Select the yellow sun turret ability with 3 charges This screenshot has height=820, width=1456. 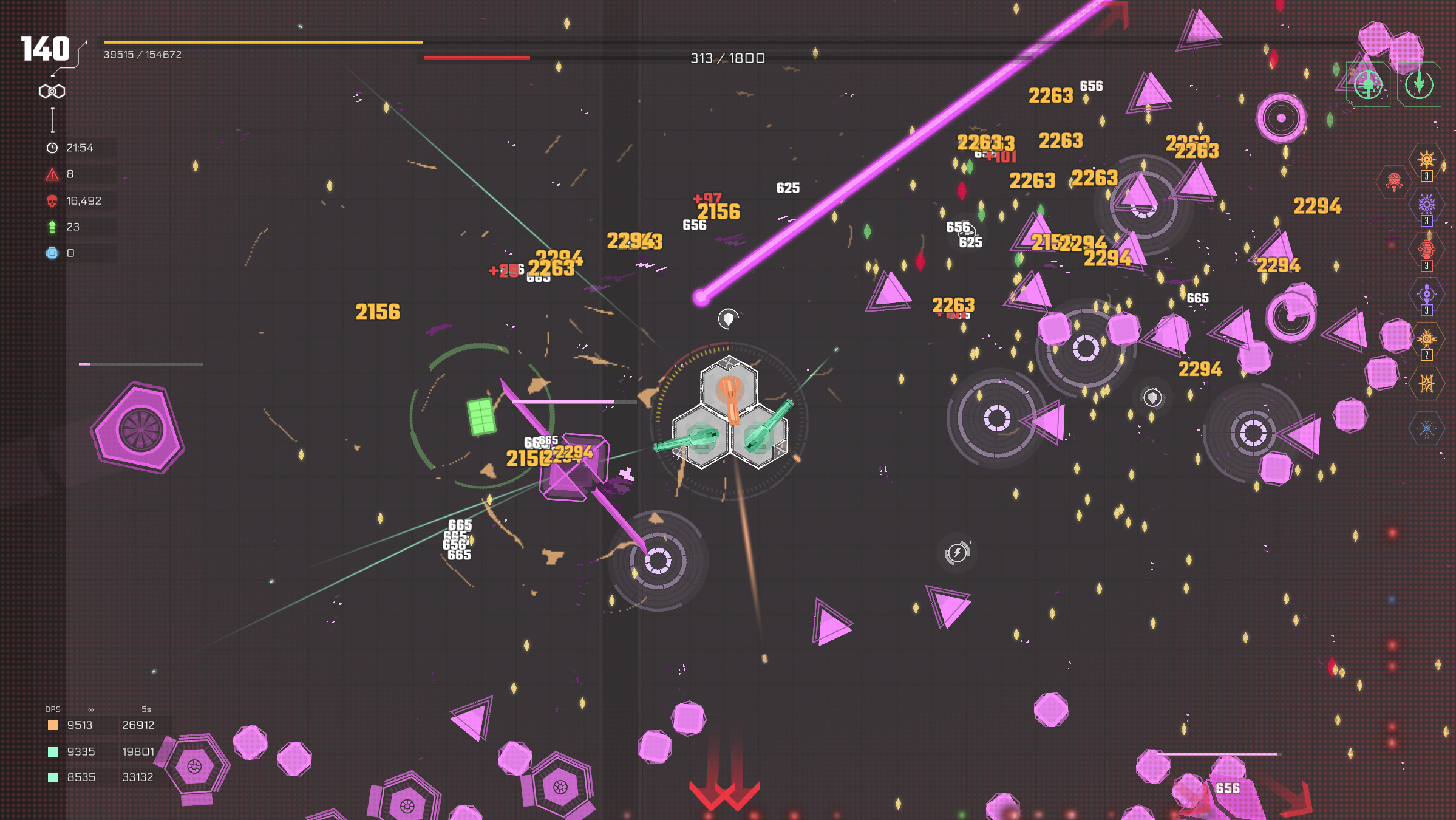(x=1426, y=160)
